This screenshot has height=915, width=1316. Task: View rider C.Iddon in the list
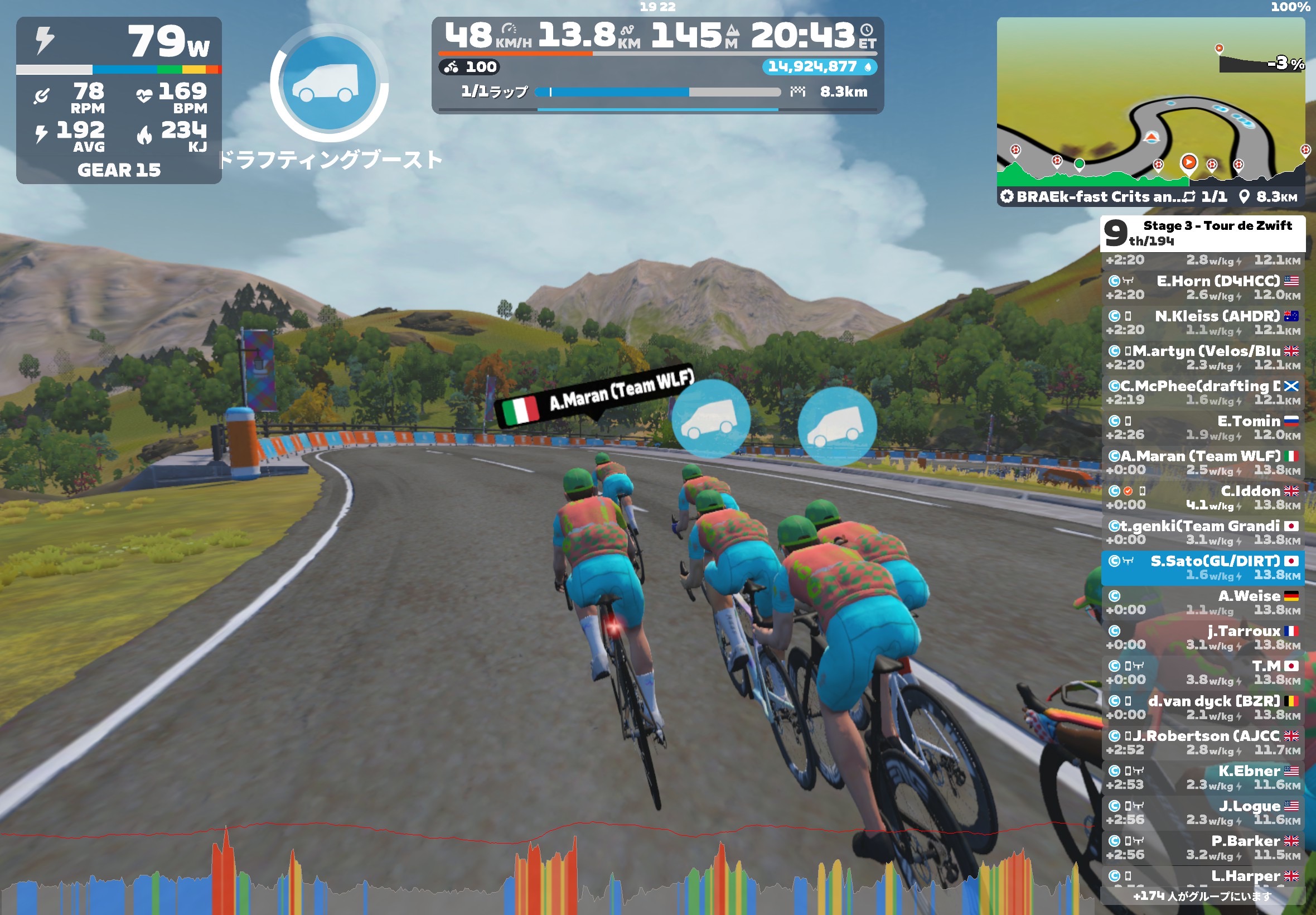[x=1202, y=498]
